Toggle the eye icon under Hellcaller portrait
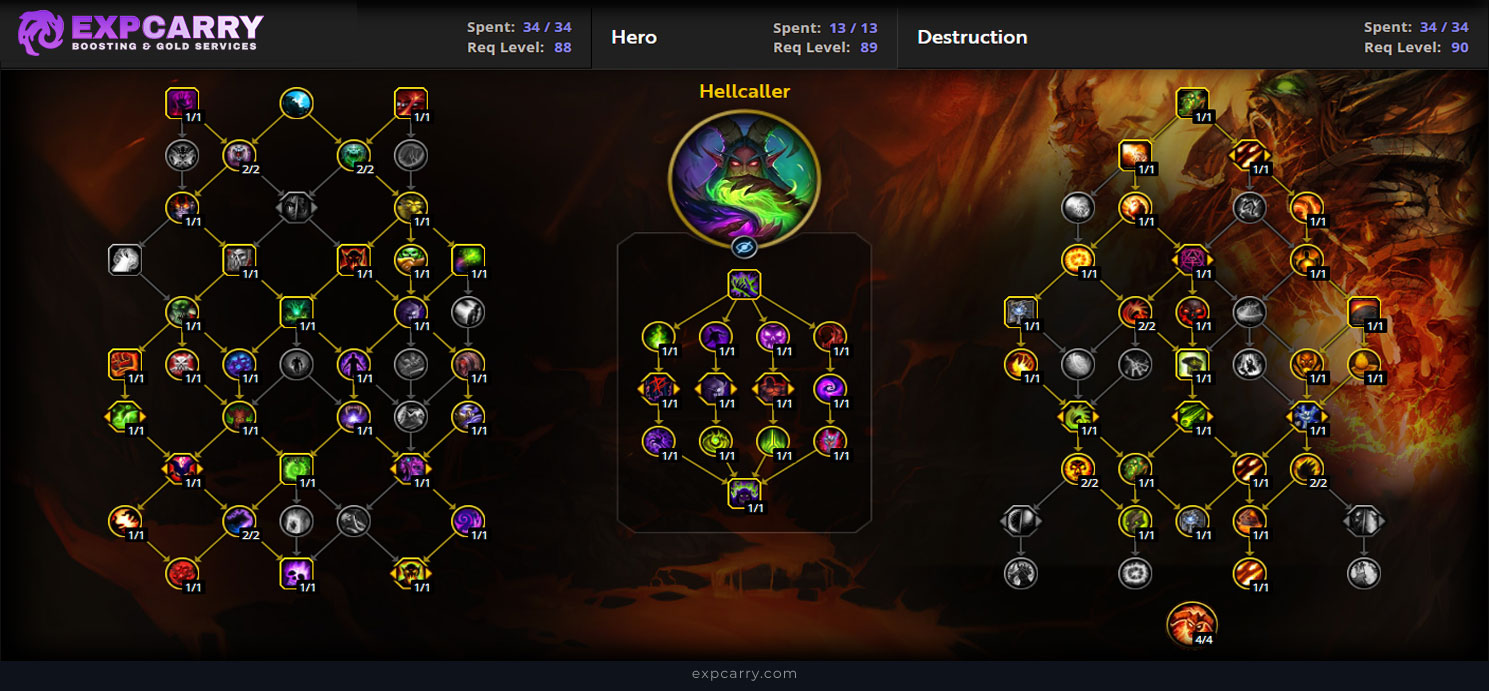This screenshot has width=1489, height=691. (743, 247)
